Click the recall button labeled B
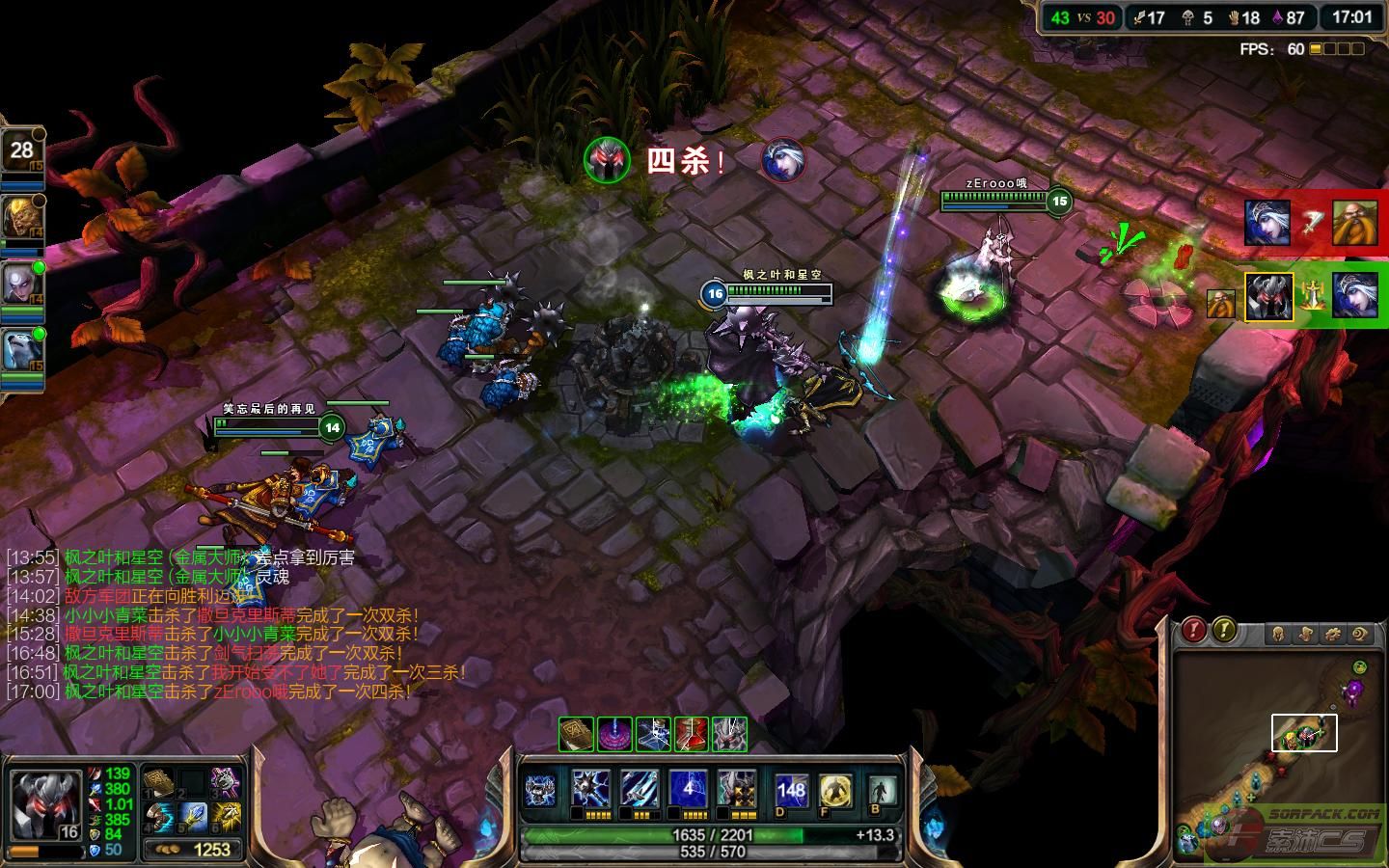 (x=881, y=791)
